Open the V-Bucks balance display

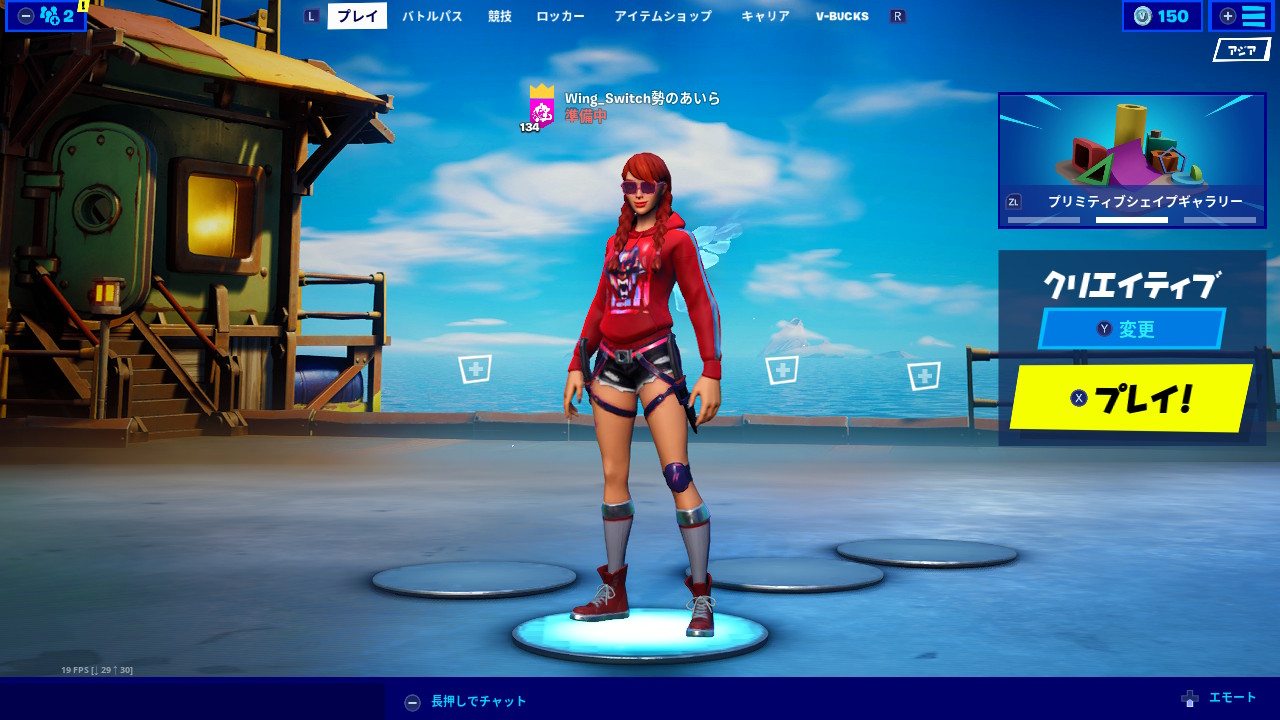pos(1162,16)
